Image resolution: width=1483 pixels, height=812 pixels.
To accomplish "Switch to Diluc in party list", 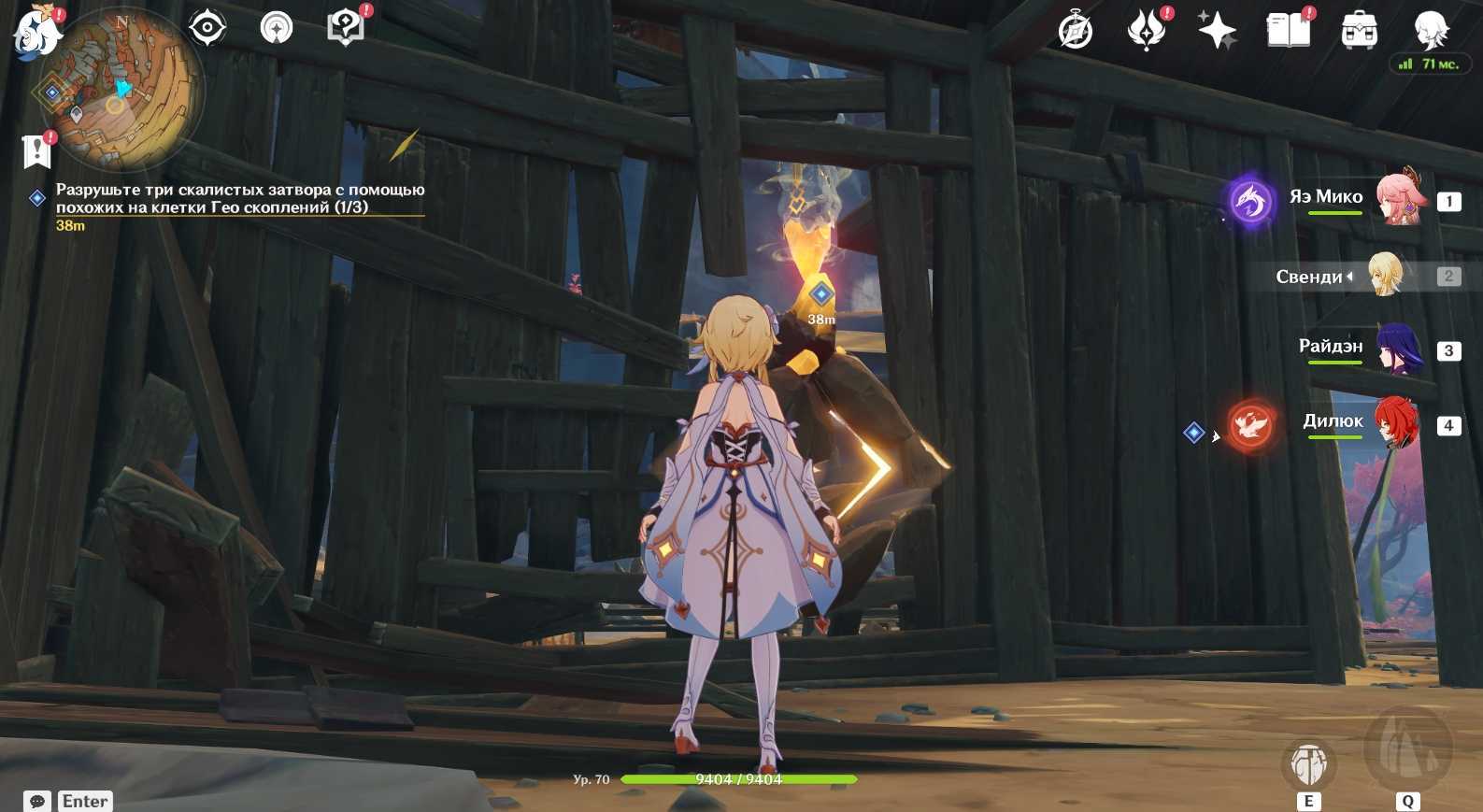I will click(1397, 423).
